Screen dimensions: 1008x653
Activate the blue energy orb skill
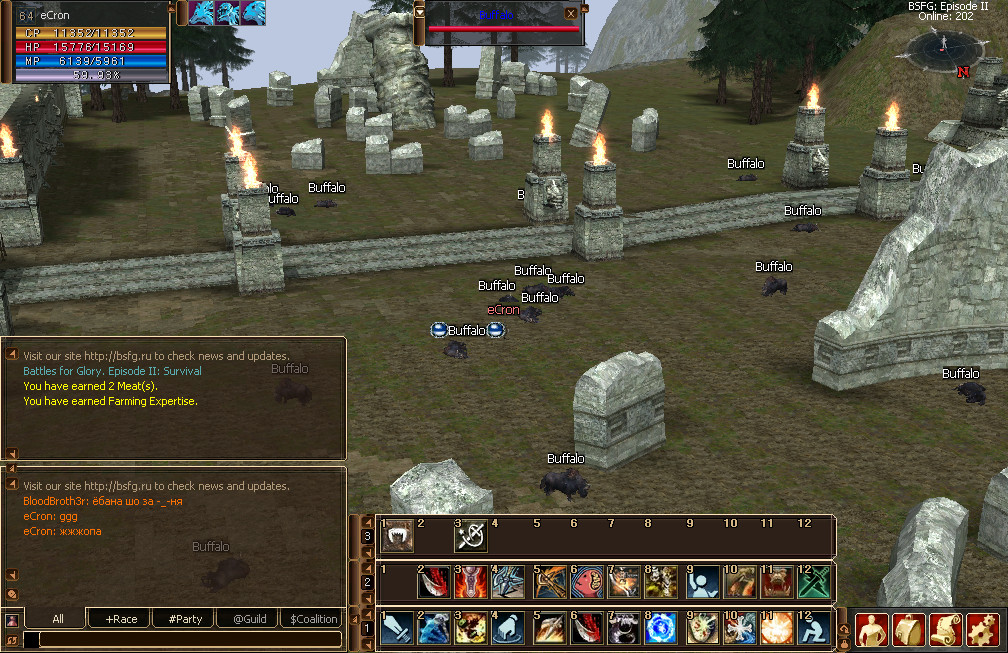(660, 628)
